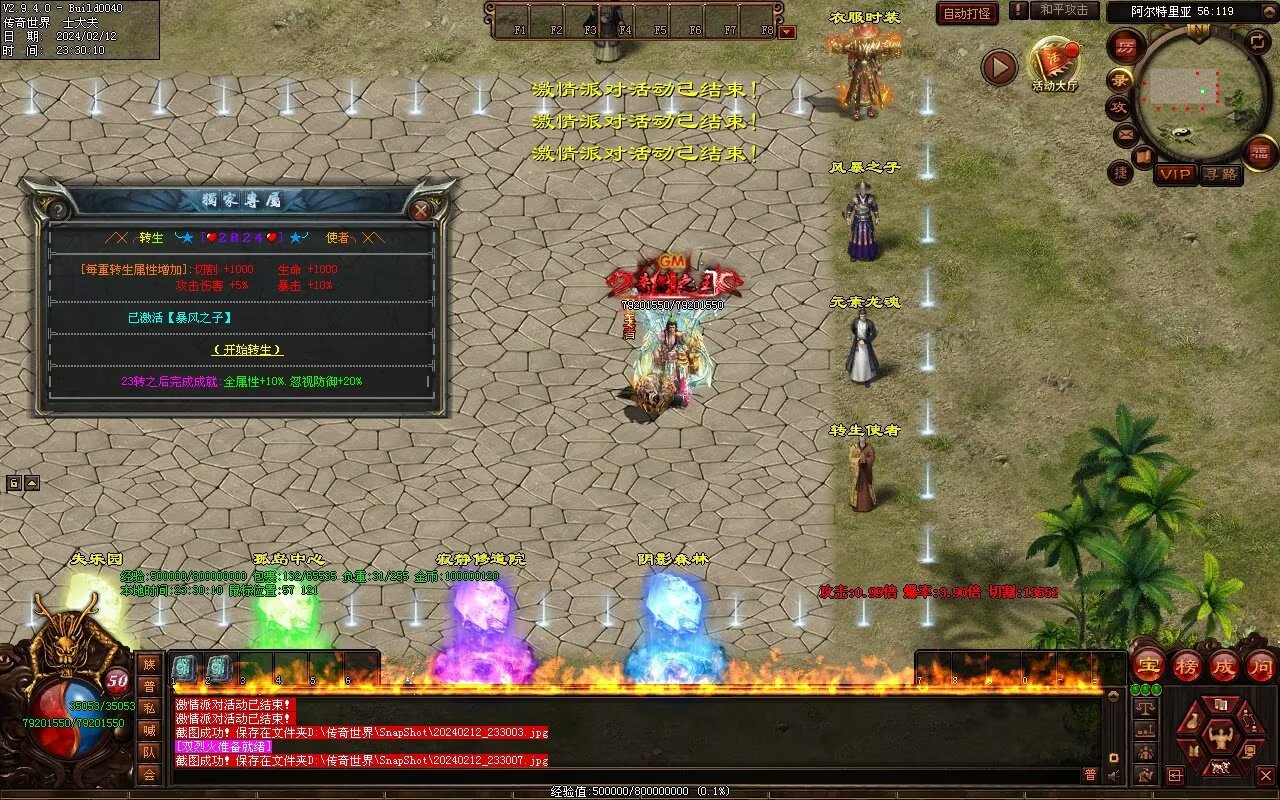Open the 成 achievements button

[x=1224, y=665]
